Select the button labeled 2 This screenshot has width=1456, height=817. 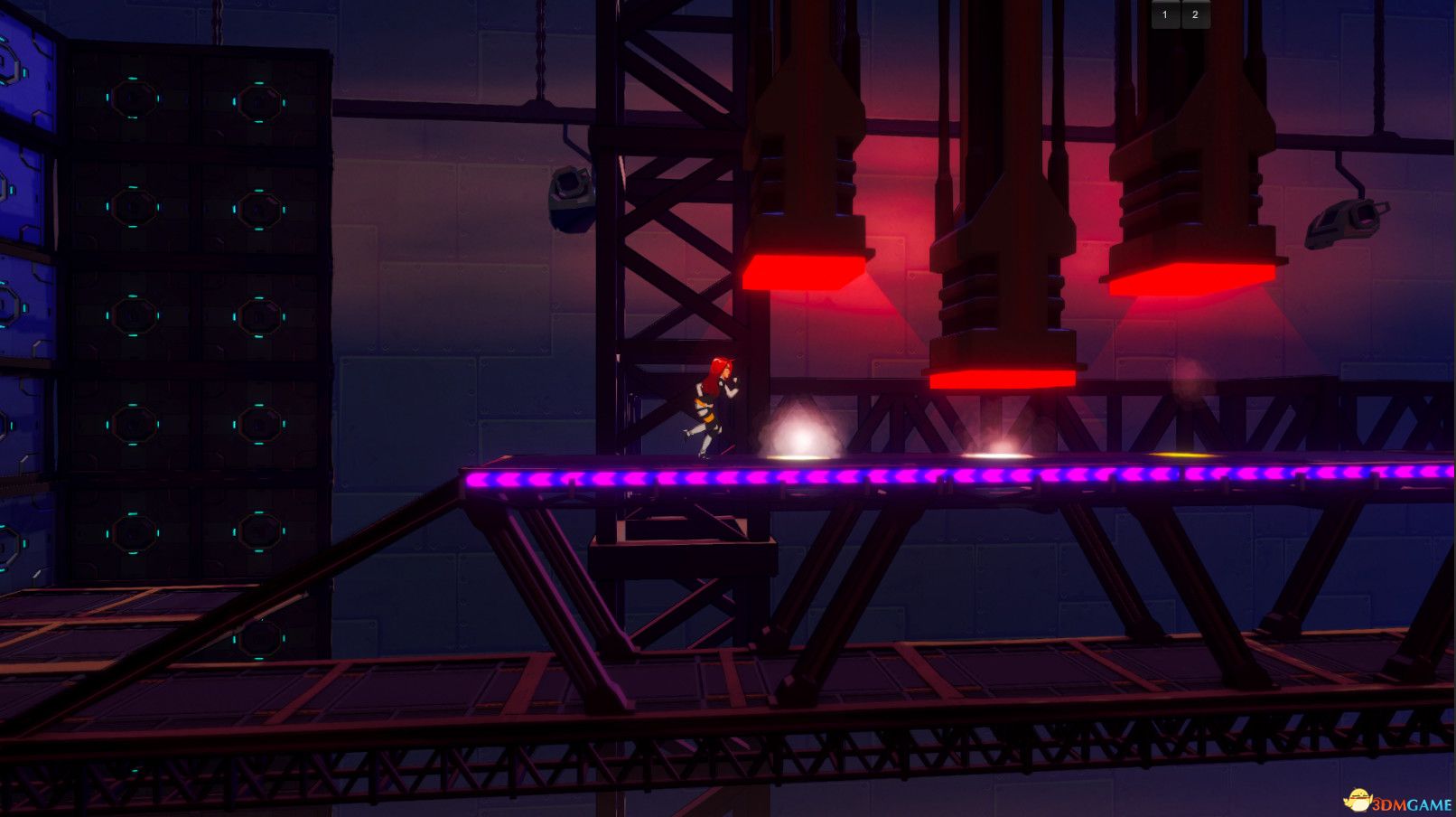pyautogui.click(x=1195, y=14)
